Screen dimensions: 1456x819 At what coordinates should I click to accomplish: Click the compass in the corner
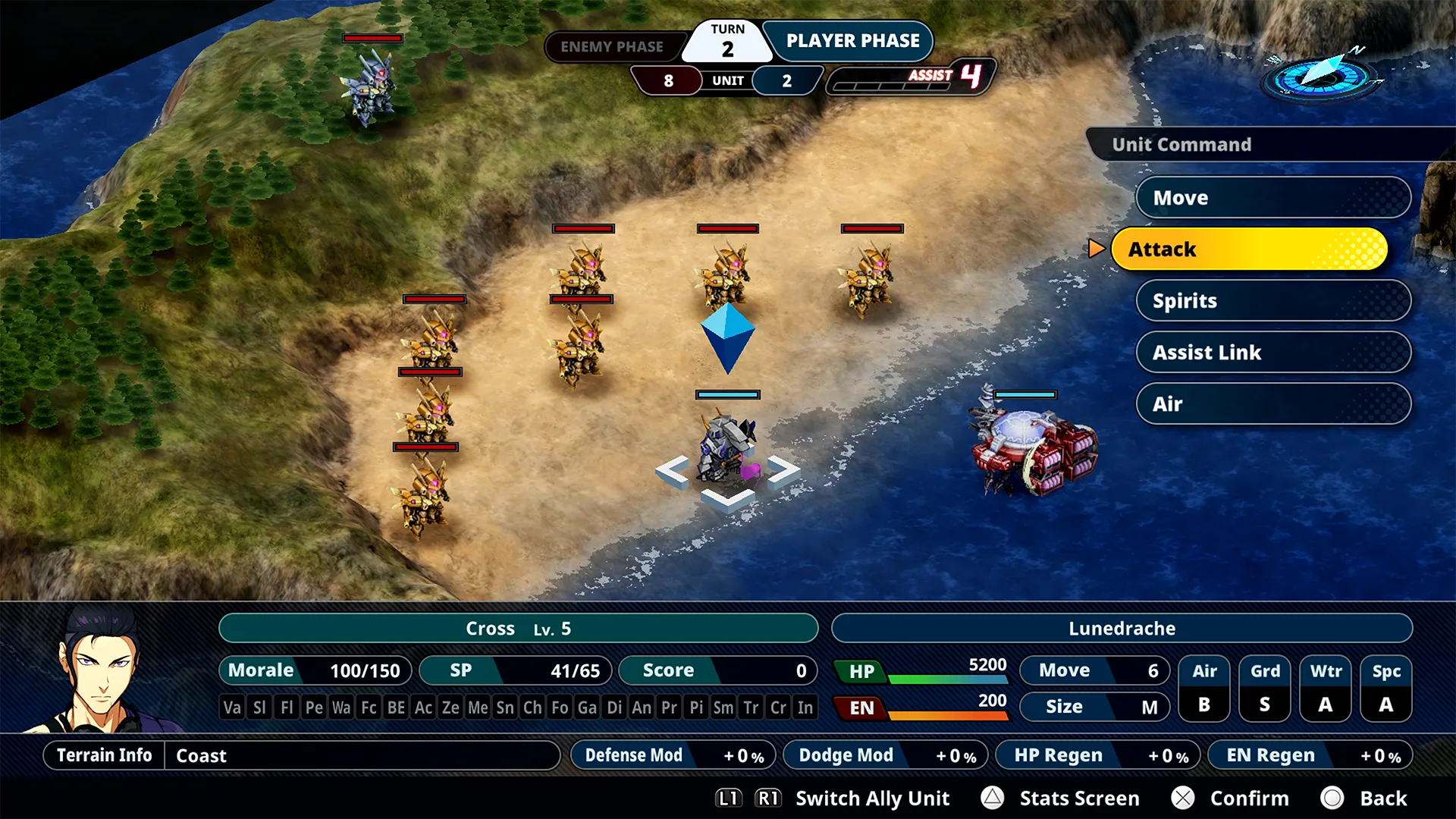(x=1322, y=76)
